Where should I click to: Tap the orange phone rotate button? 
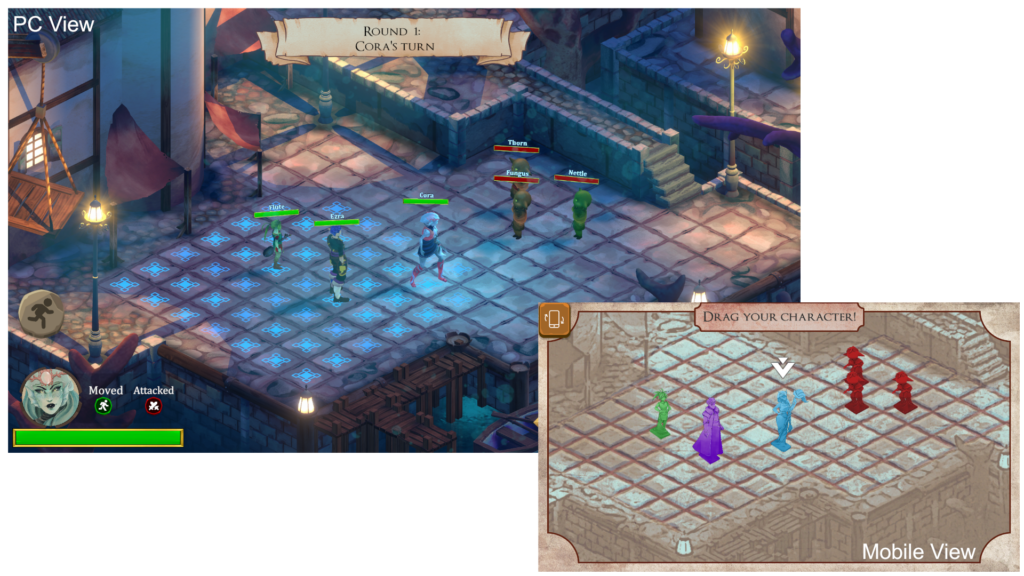[x=554, y=319]
